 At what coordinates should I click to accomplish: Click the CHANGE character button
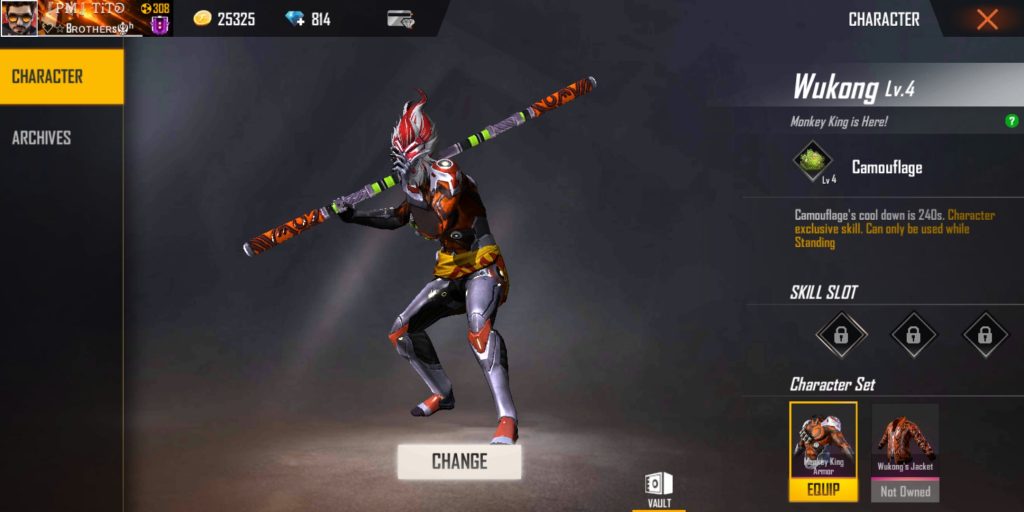(x=459, y=461)
